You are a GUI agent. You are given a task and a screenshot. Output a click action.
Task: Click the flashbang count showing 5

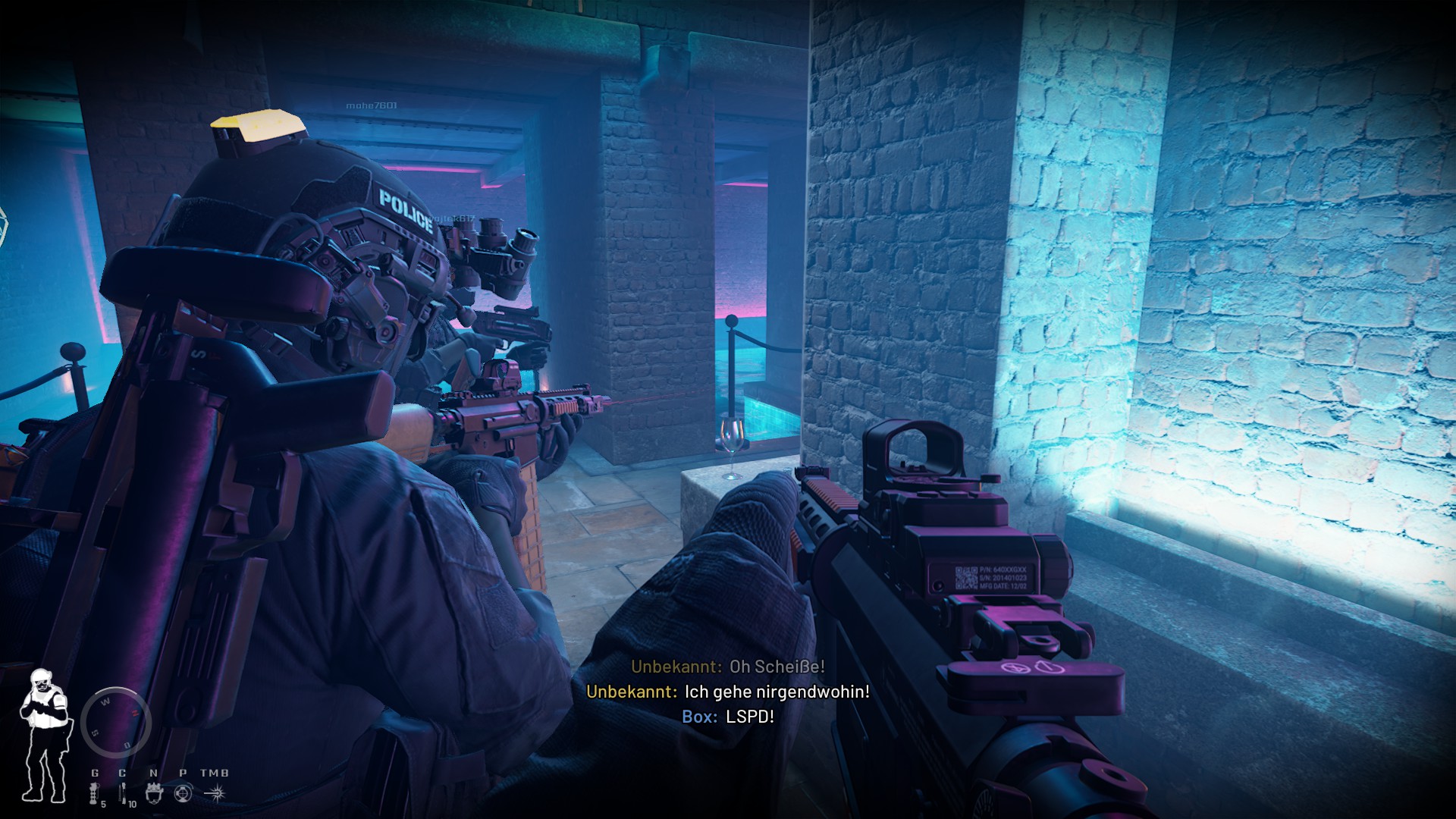[104, 805]
